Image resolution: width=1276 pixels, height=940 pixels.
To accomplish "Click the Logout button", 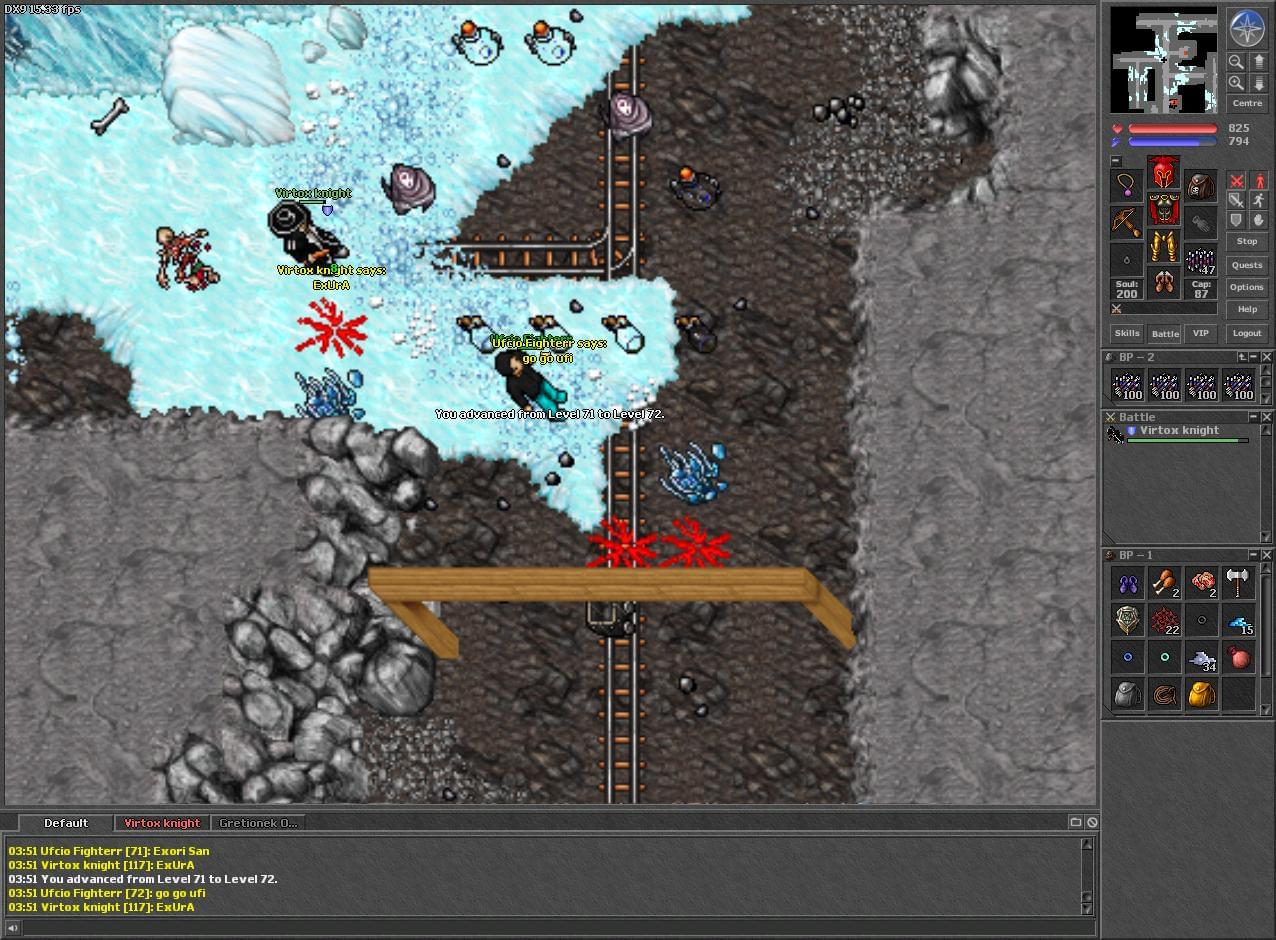I will [x=1246, y=333].
